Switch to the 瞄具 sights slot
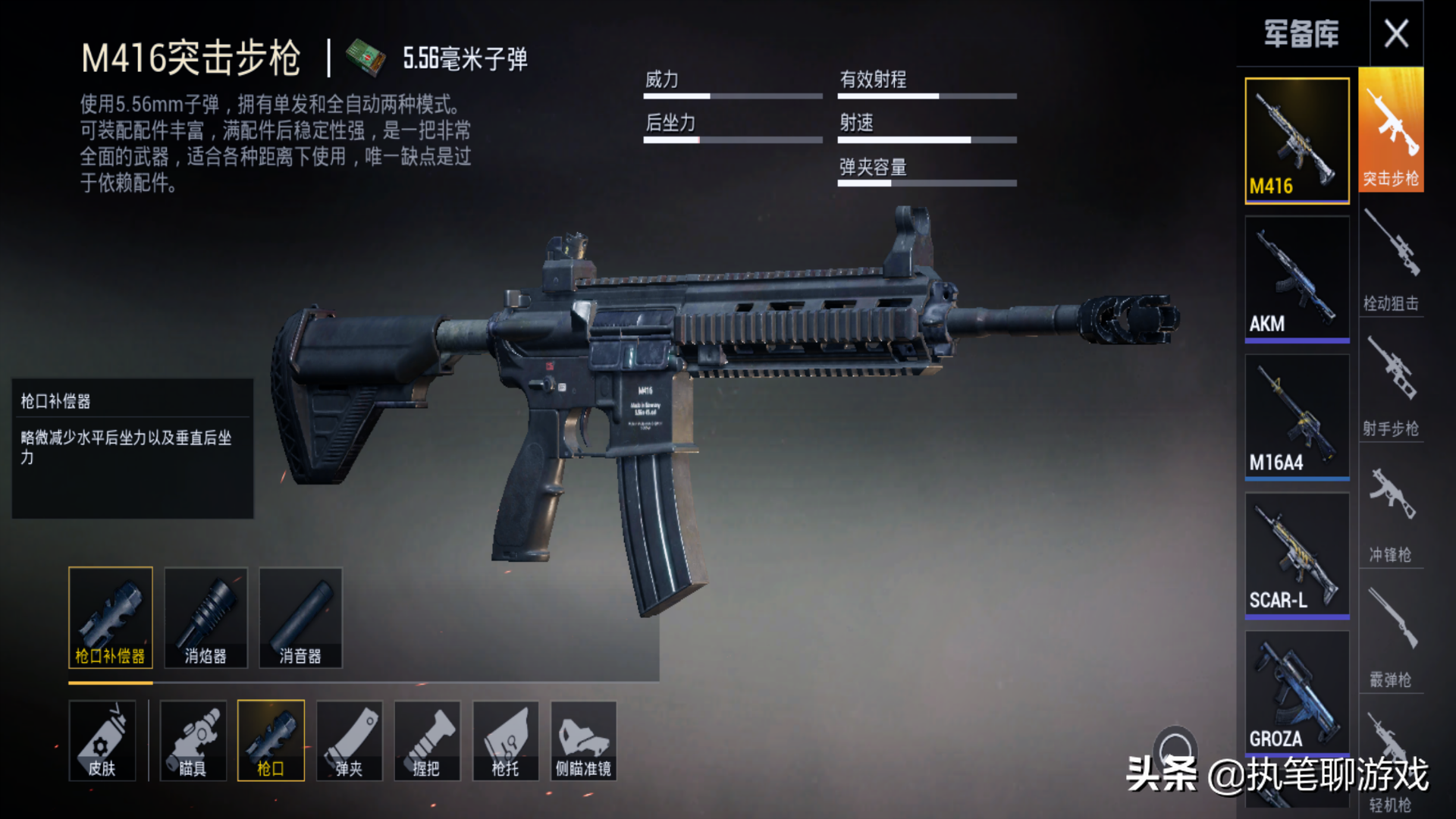1456x819 pixels. click(x=193, y=740)
